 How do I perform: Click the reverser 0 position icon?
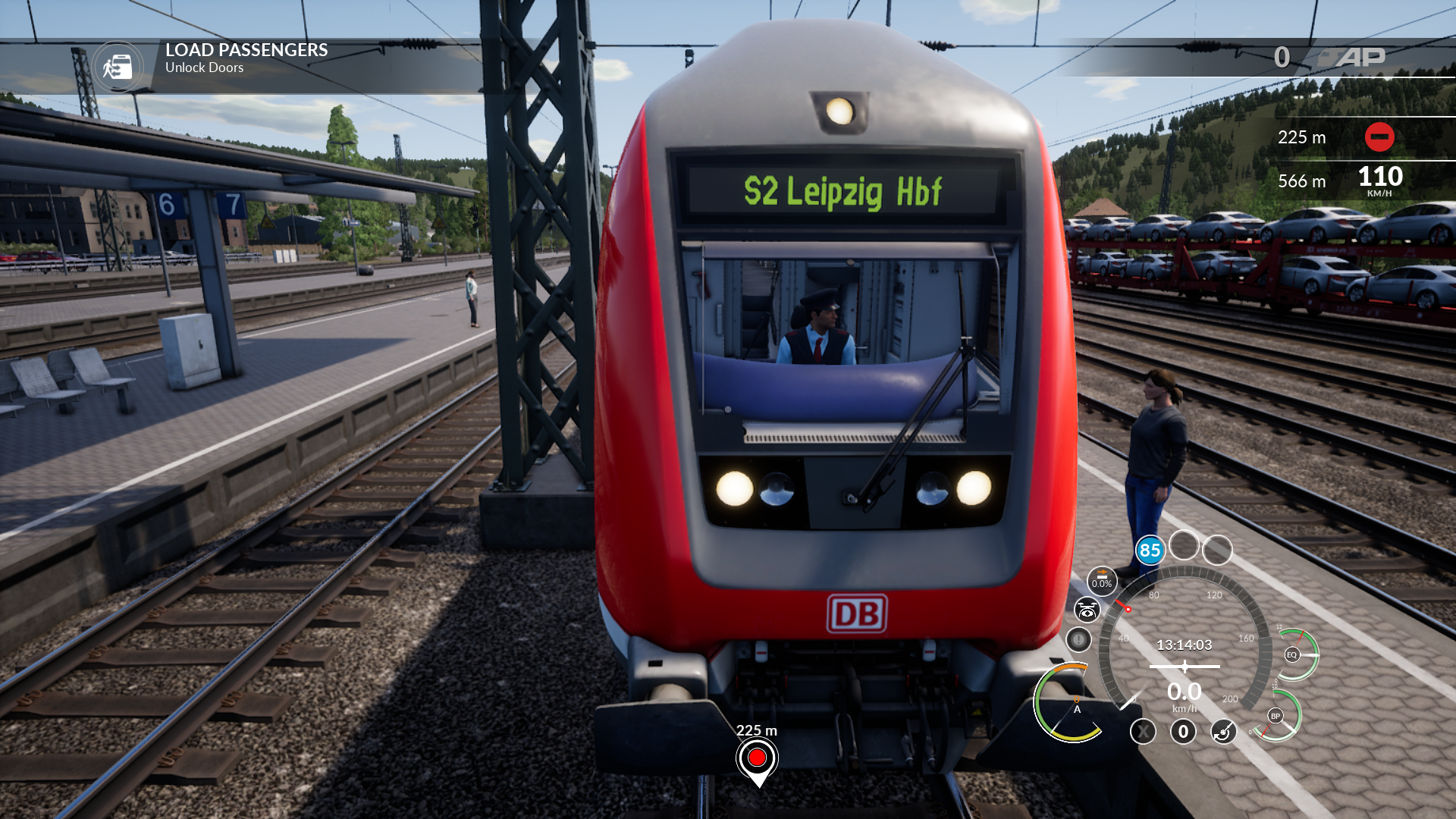tap(1183, 732)
